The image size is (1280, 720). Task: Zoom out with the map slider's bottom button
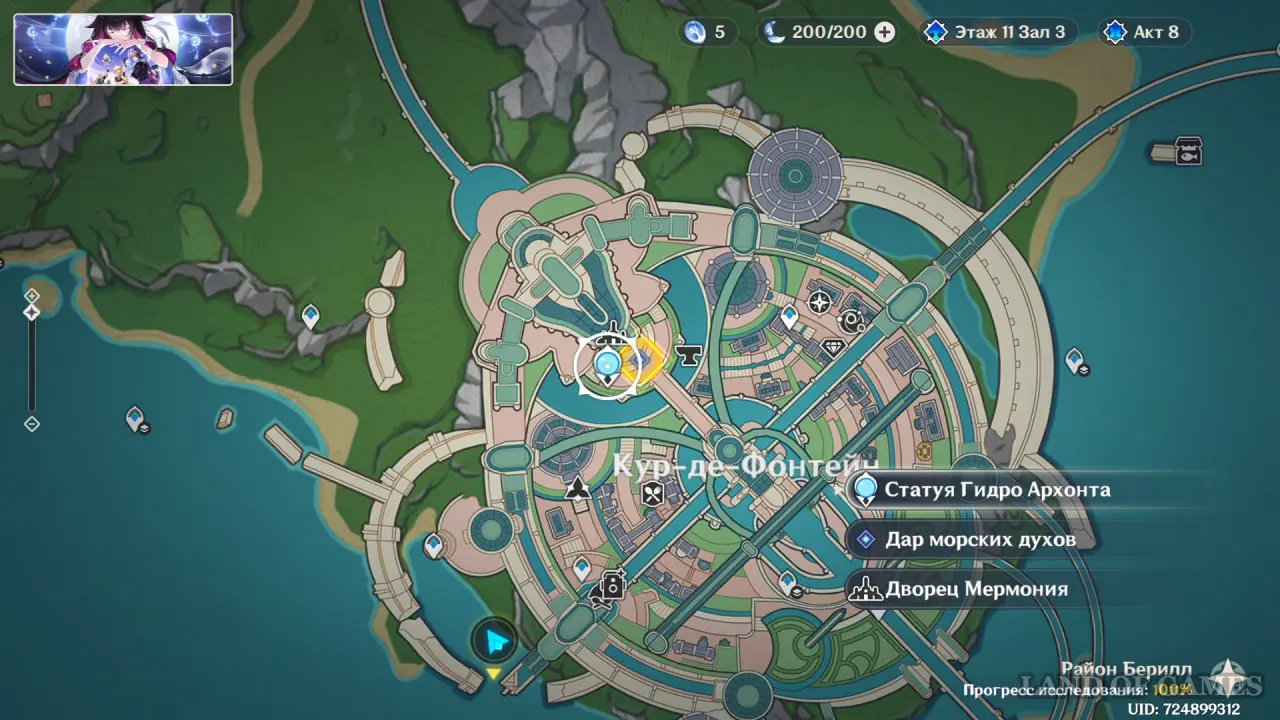(32, 424)
